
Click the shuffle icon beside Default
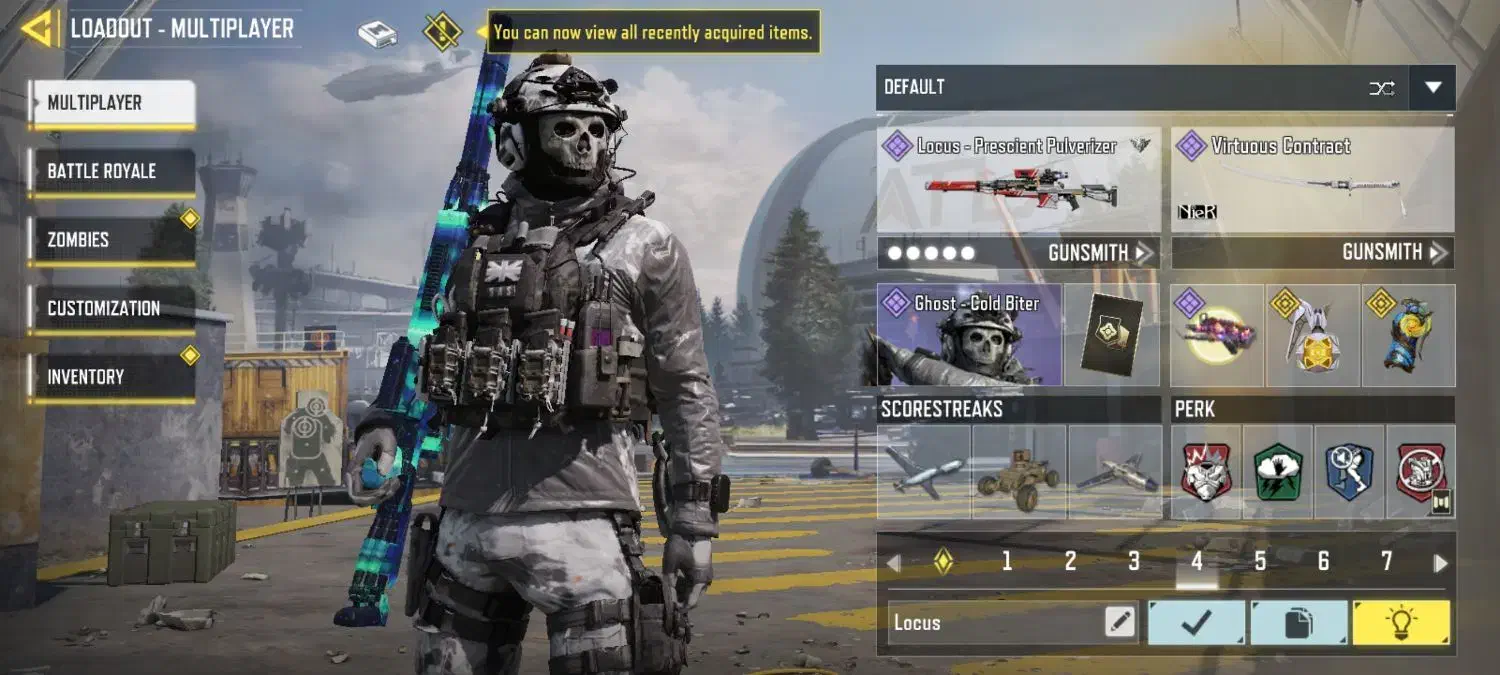pos(1381,88)
